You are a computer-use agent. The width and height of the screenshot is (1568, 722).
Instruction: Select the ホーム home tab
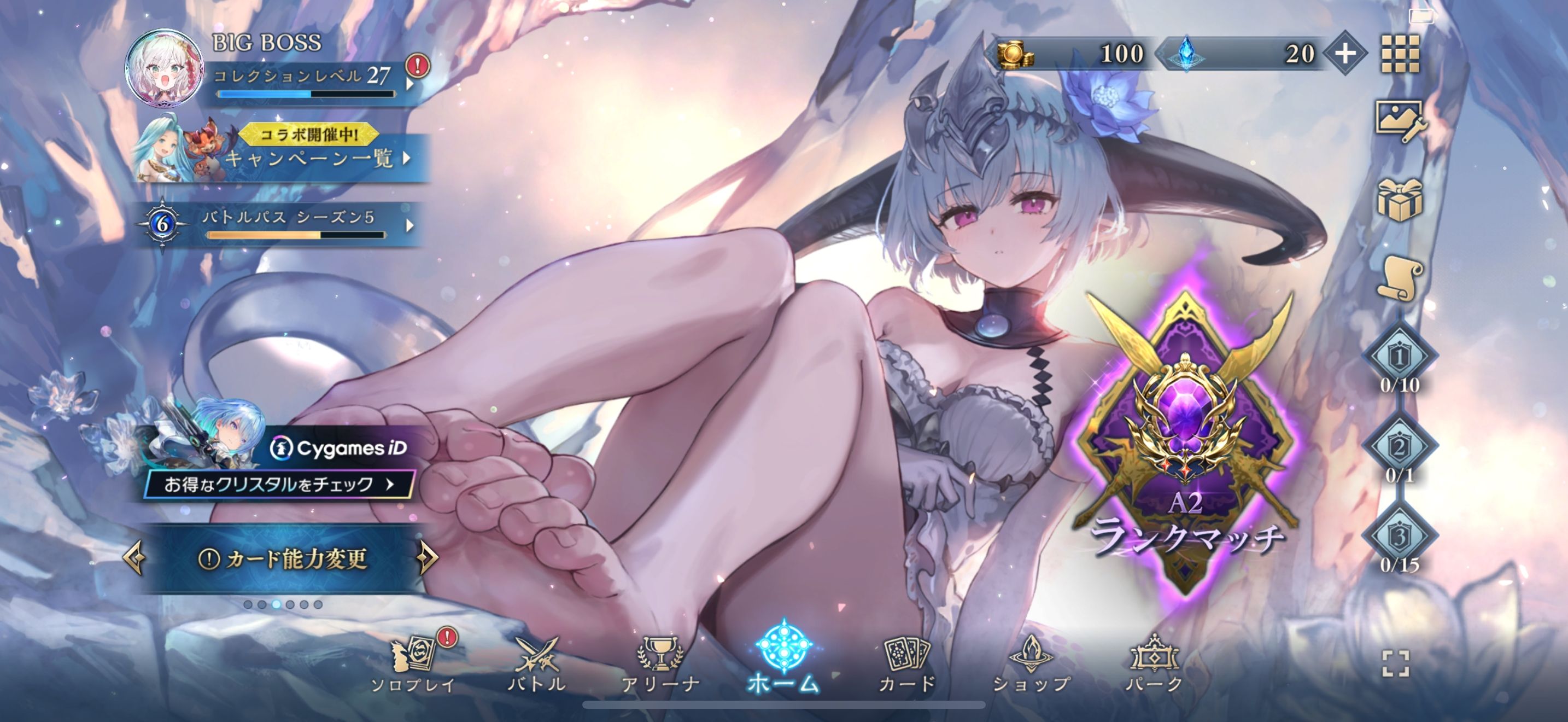[783, 661]
